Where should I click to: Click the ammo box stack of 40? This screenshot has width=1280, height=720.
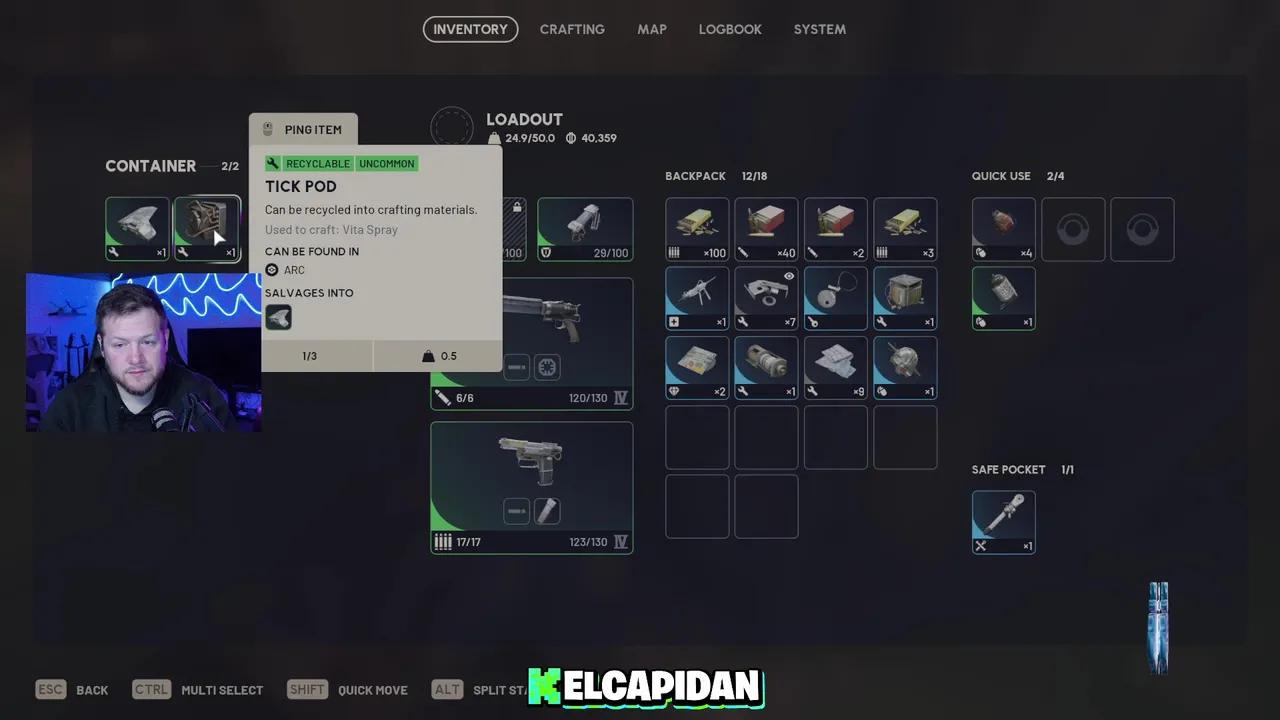766,228
